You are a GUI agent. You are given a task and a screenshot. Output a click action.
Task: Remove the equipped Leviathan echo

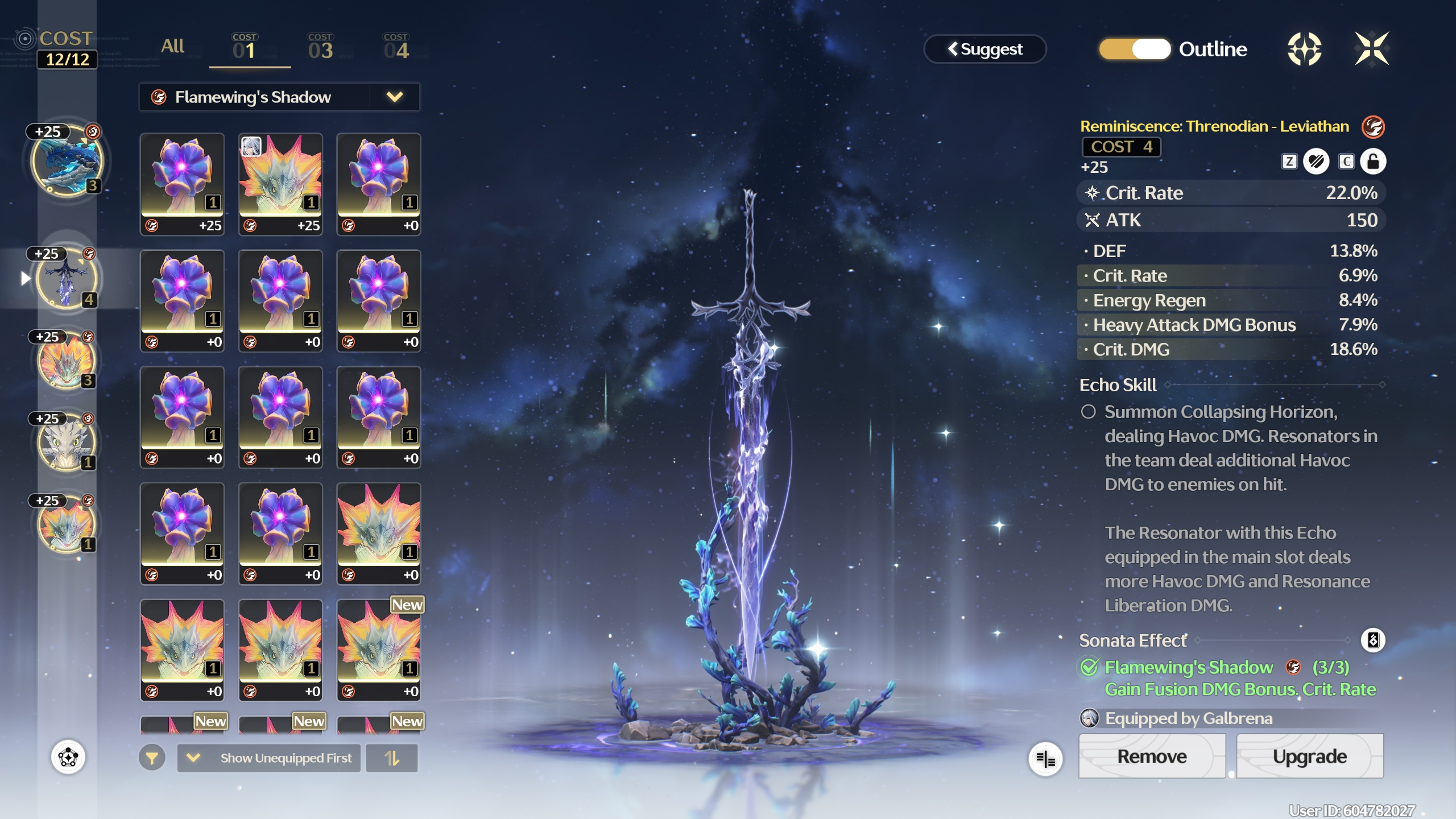(x=1152, y=756)
